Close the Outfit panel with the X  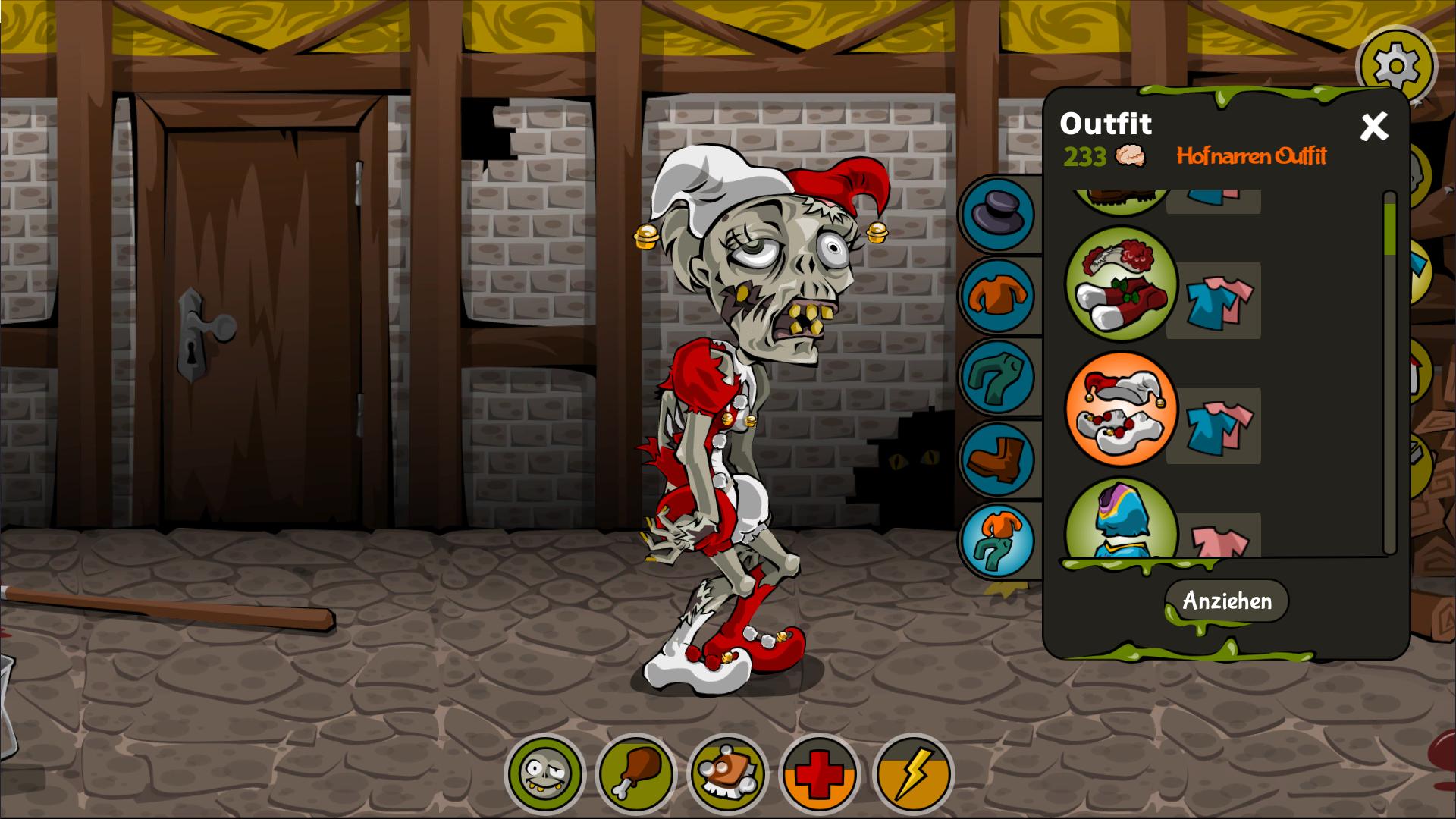(1375, 126)
